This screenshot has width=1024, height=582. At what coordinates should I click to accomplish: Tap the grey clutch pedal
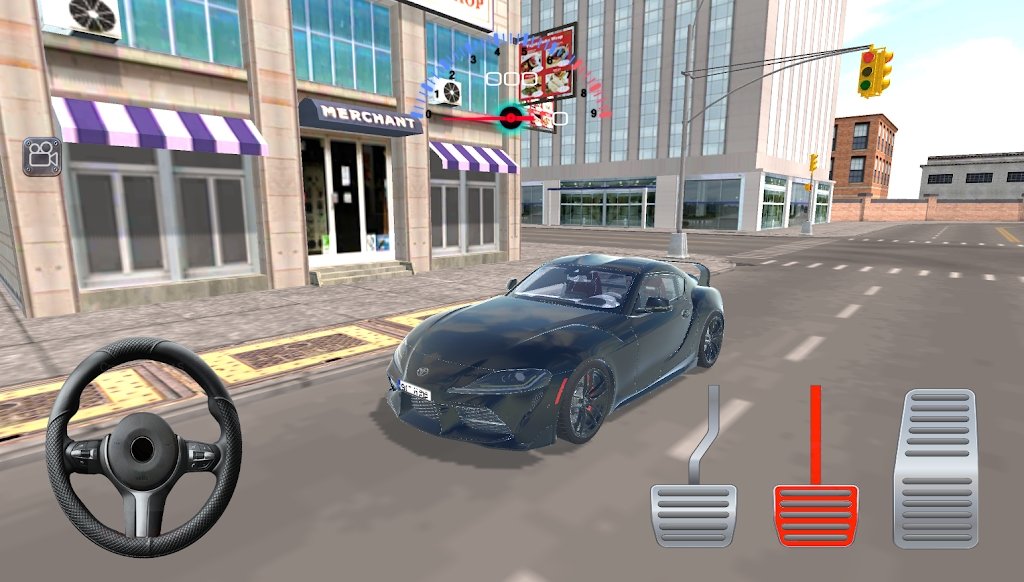[x=693, y=514]
